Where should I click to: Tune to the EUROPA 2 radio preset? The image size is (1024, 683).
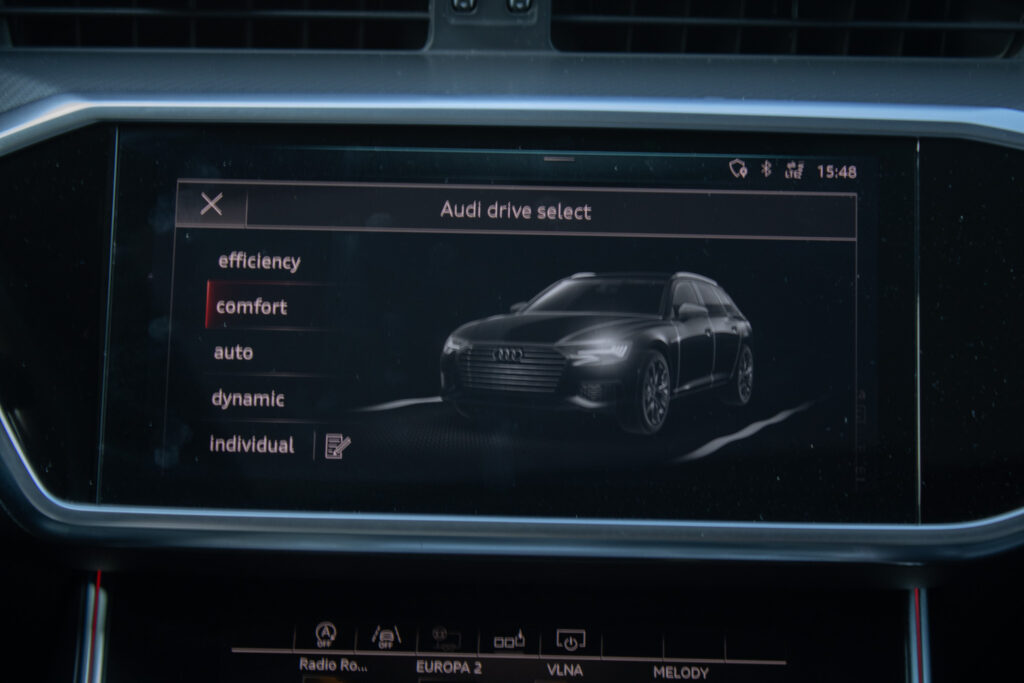450,666
